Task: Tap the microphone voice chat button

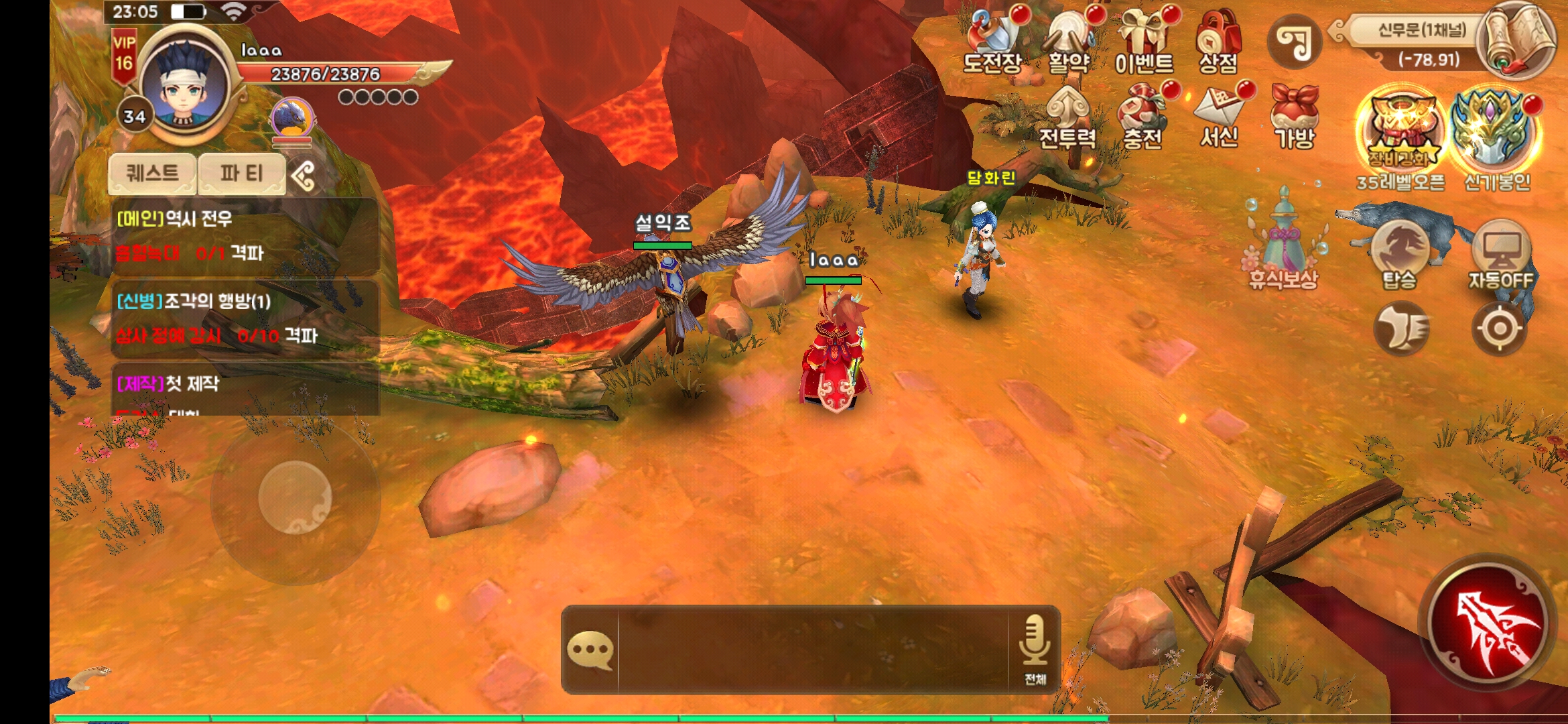Action: coord(1034,648)
